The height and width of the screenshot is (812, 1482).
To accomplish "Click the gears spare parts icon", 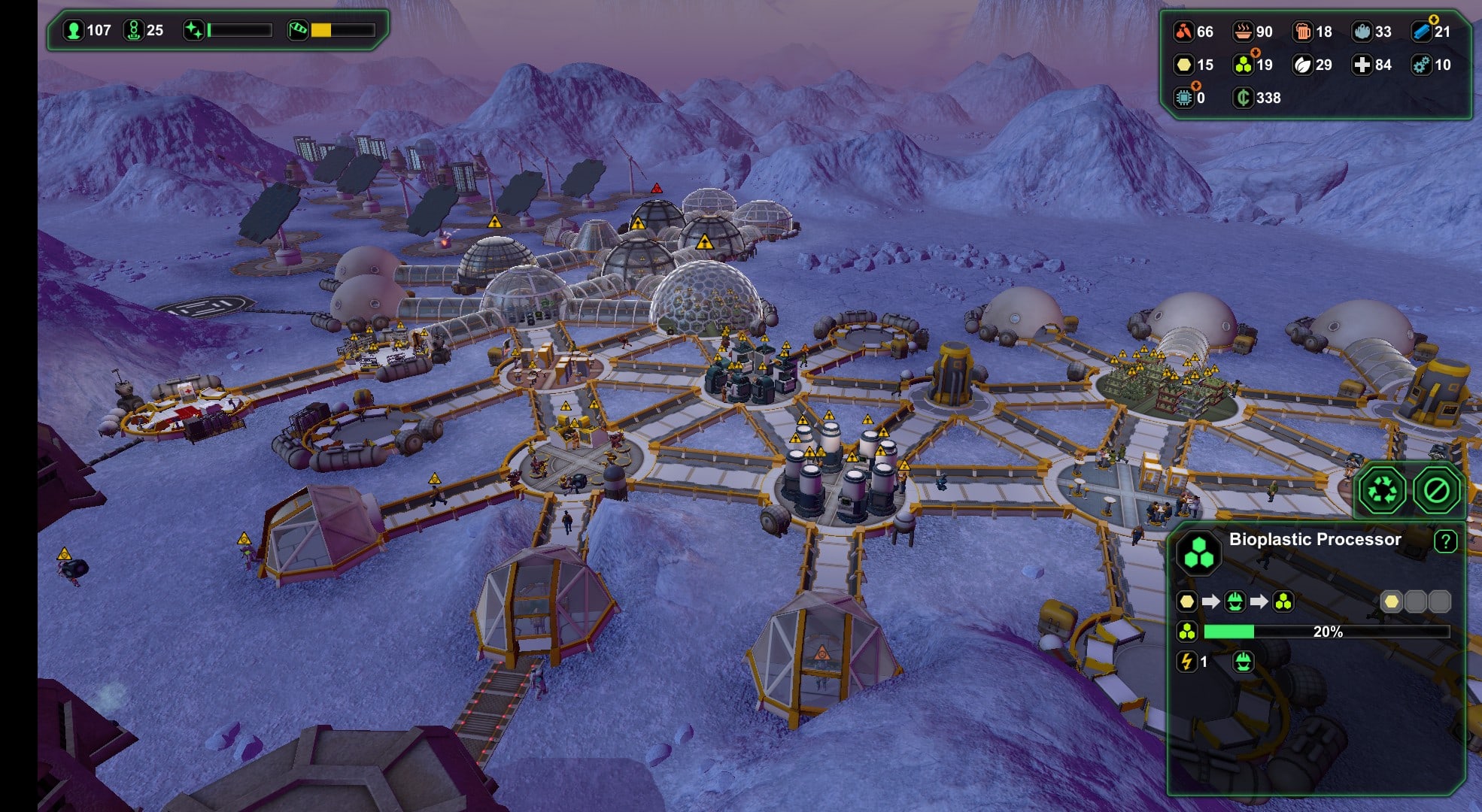I will click(1421, 65).
